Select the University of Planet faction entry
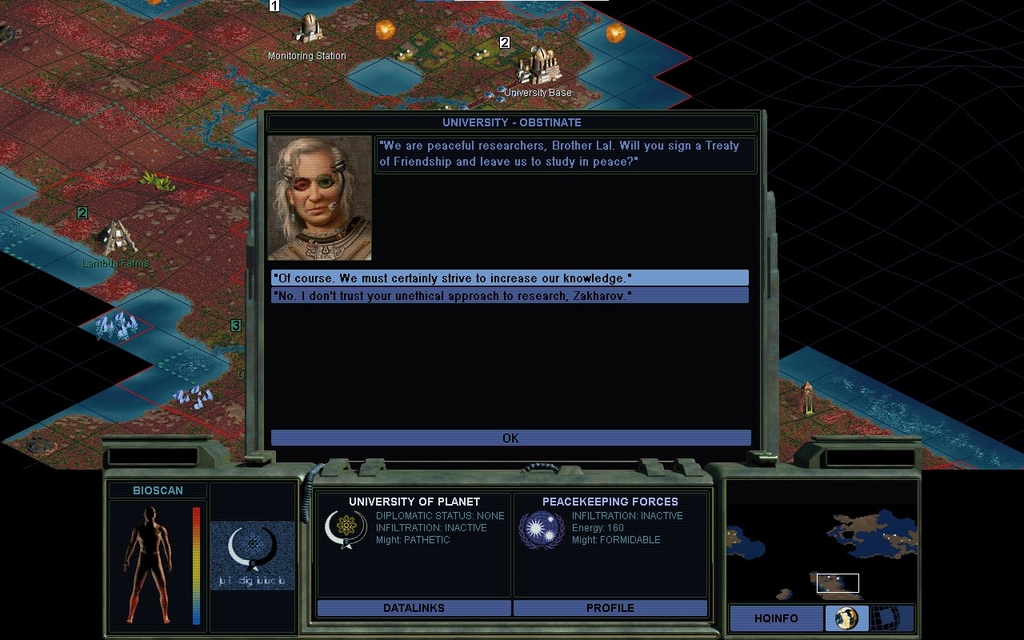The width and height of the screenshot is (1024, 640). pyautogui.click(x=414, y=522)
